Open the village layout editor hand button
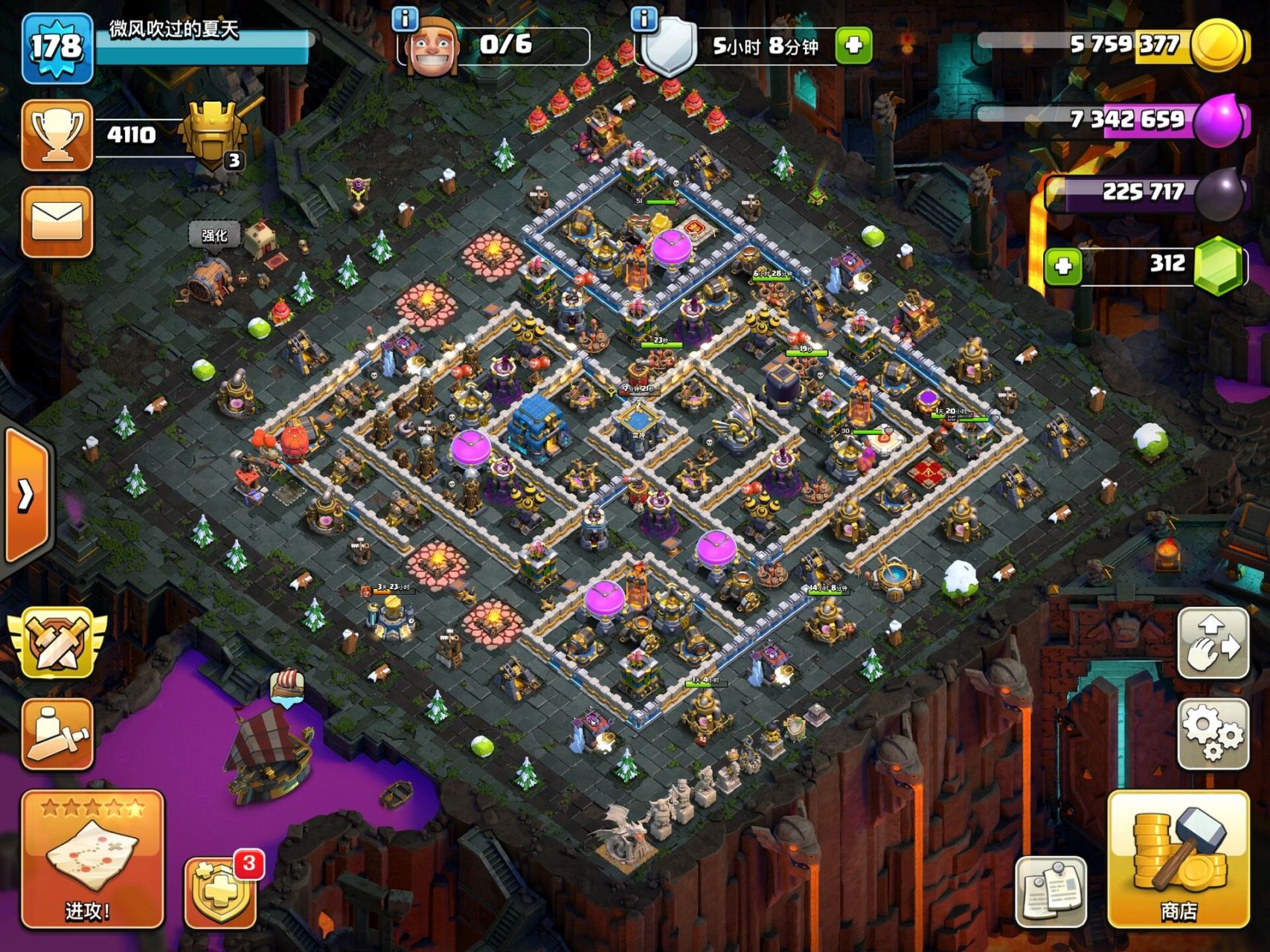The width and height of the screenshot is (1270, 952). coord(1213,642)
